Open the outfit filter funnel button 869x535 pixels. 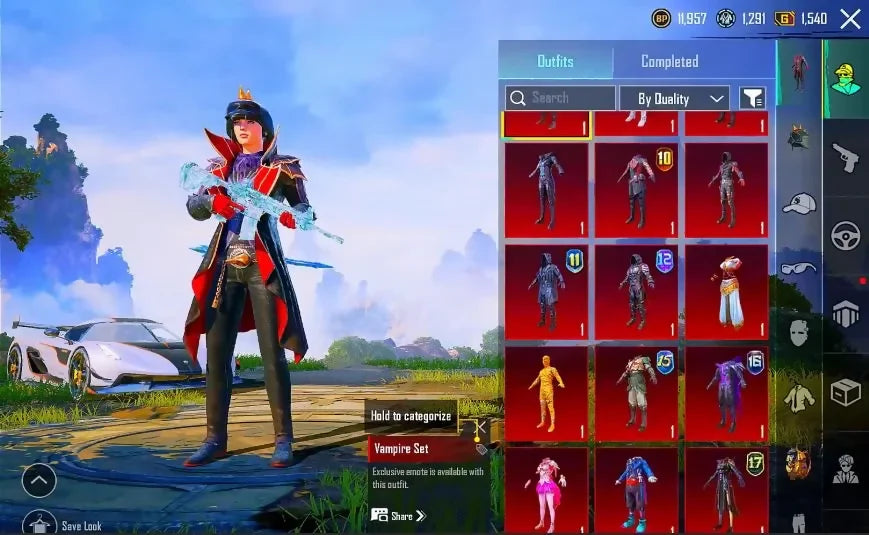[752, 98]
